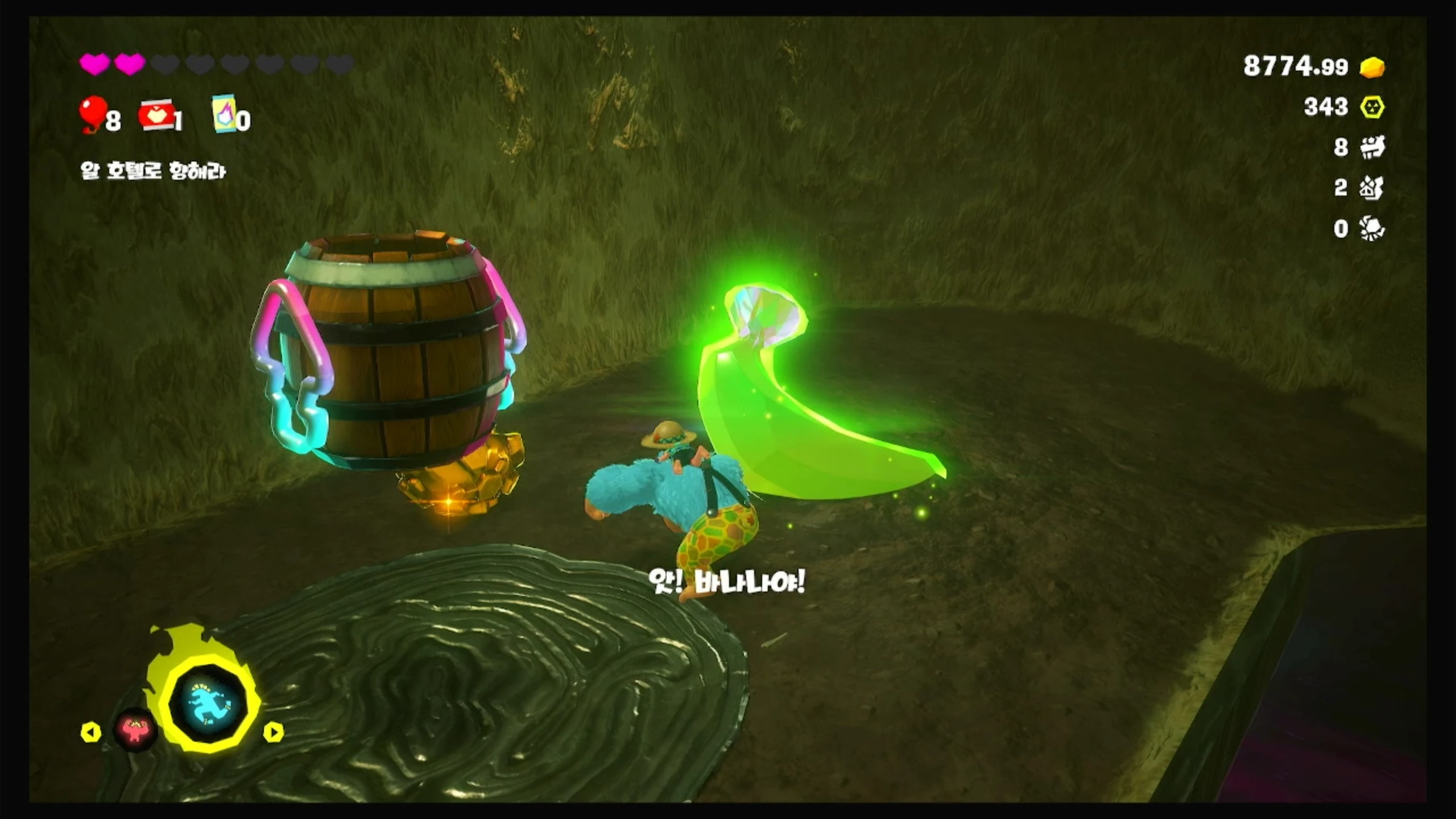The image size is (1456, 819).
Task: Click the yellow right arrow of transformation selector
Action: [273, 732]
